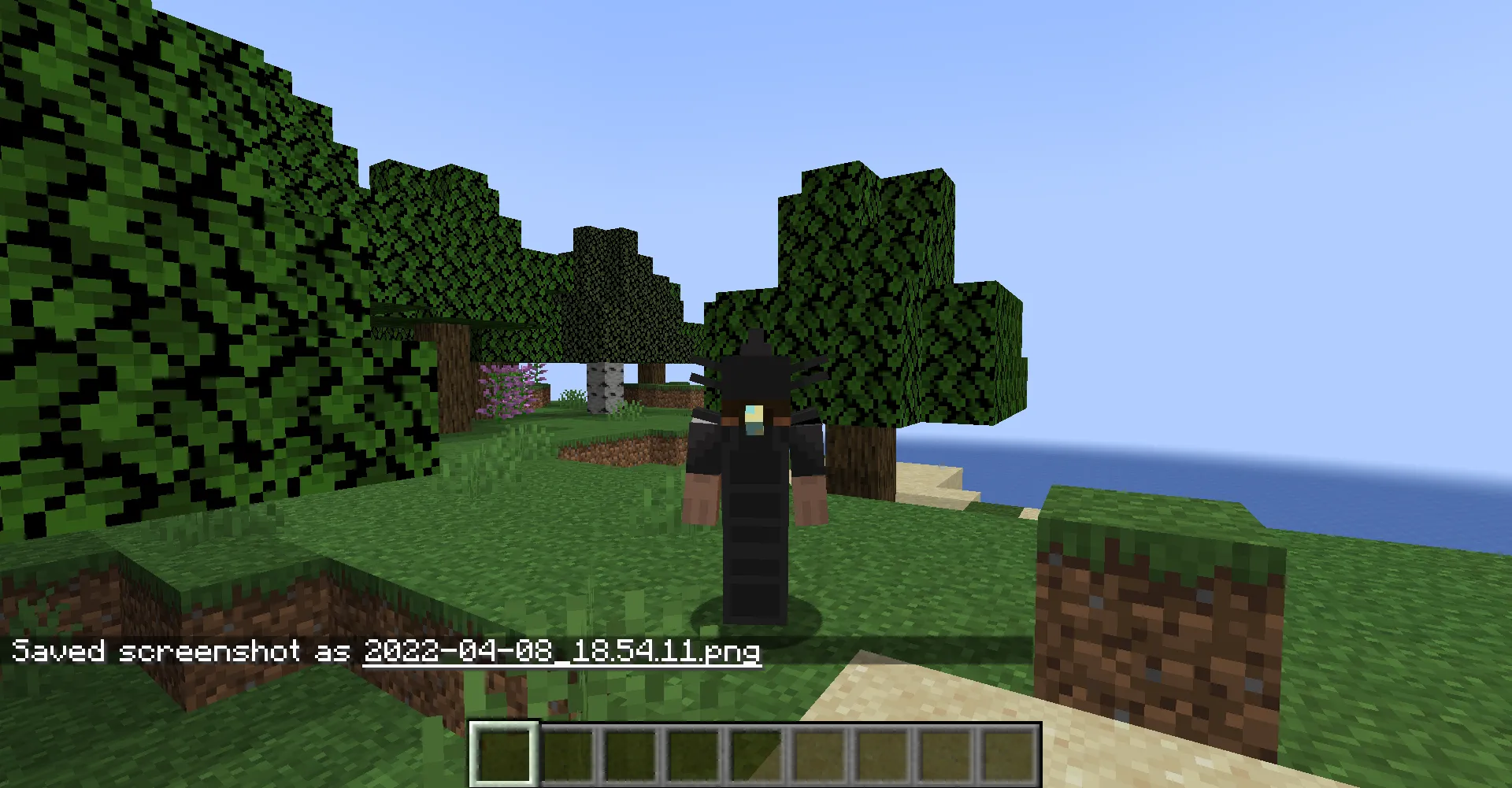This screenshot has height=788, width=1512.
Task: Select the second hotbar slot
Action: pyautogui.click(x=568, y=753)
